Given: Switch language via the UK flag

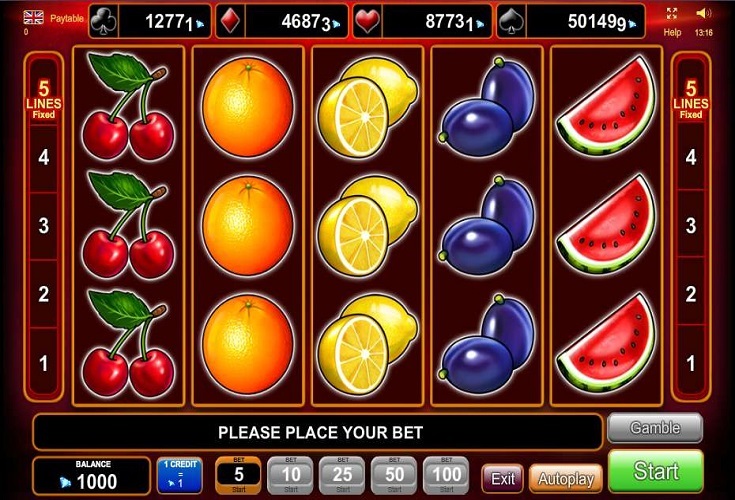Looking at the screenshot, I should (32, 17).
